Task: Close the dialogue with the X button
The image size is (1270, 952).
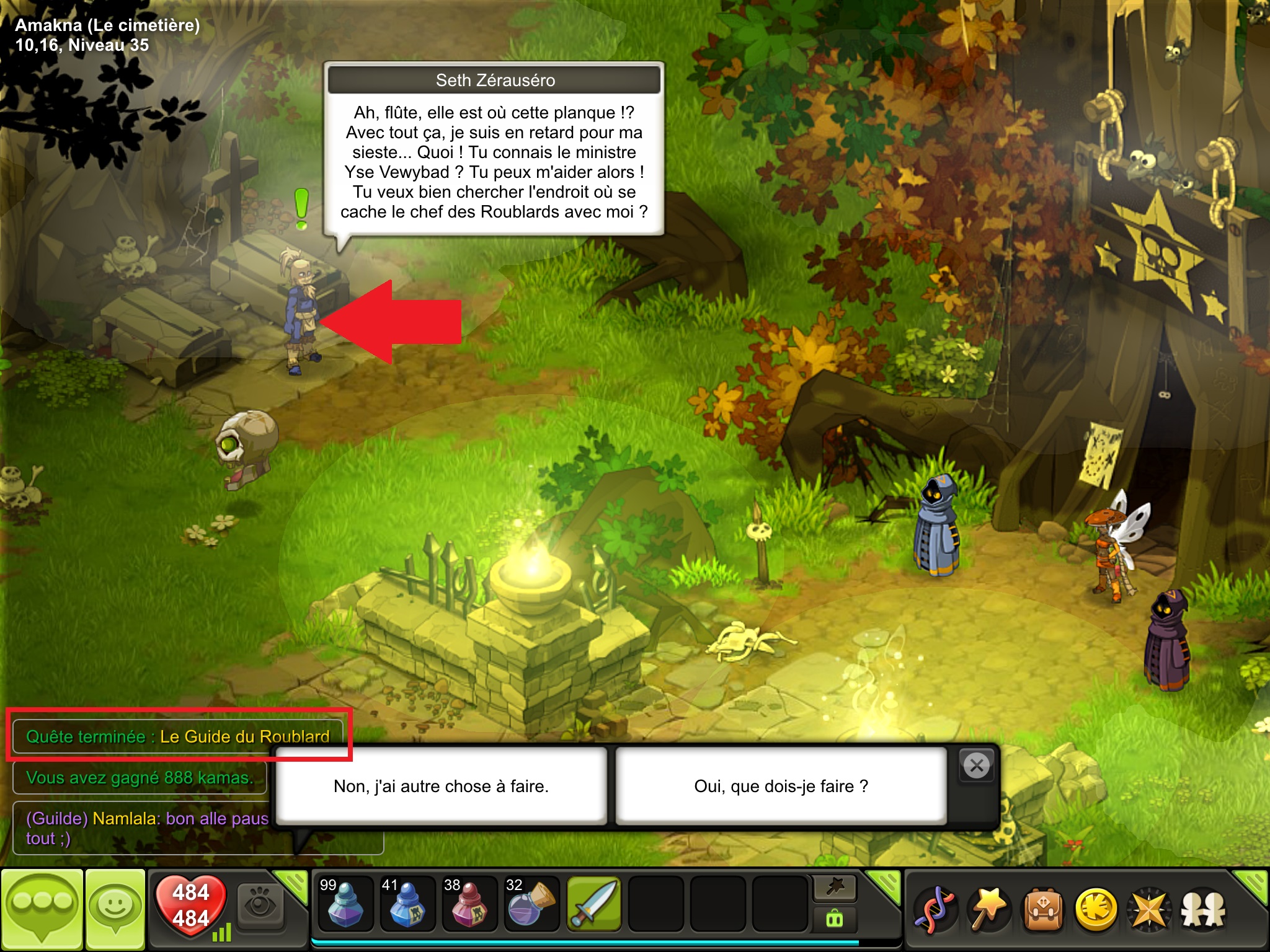Action: 977,766
